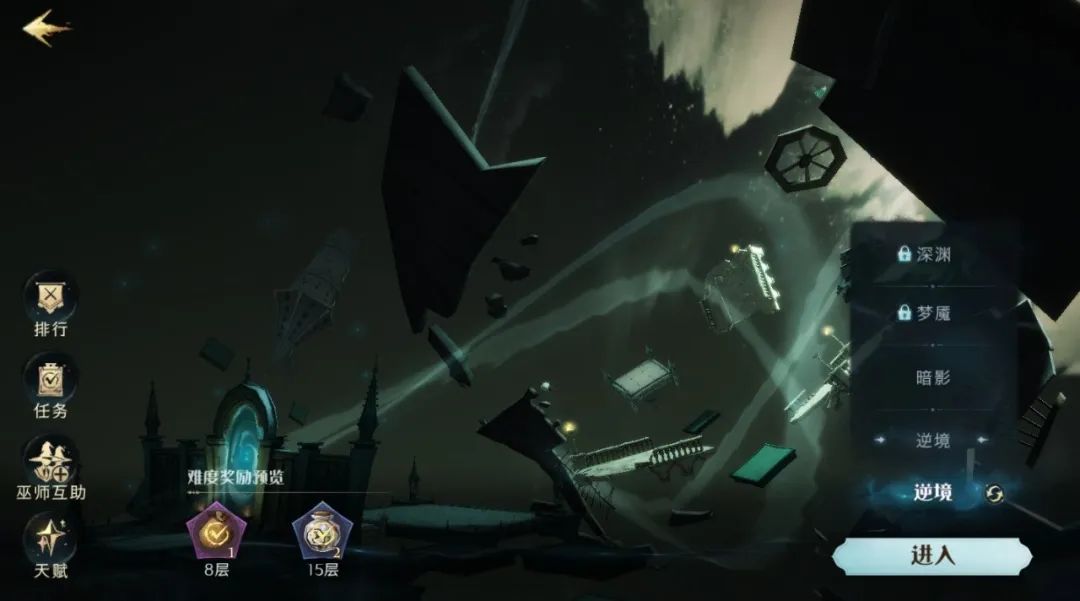Open the 排行 ranking icon
Screen dimensions: 1080x601
tap(50, 297)
